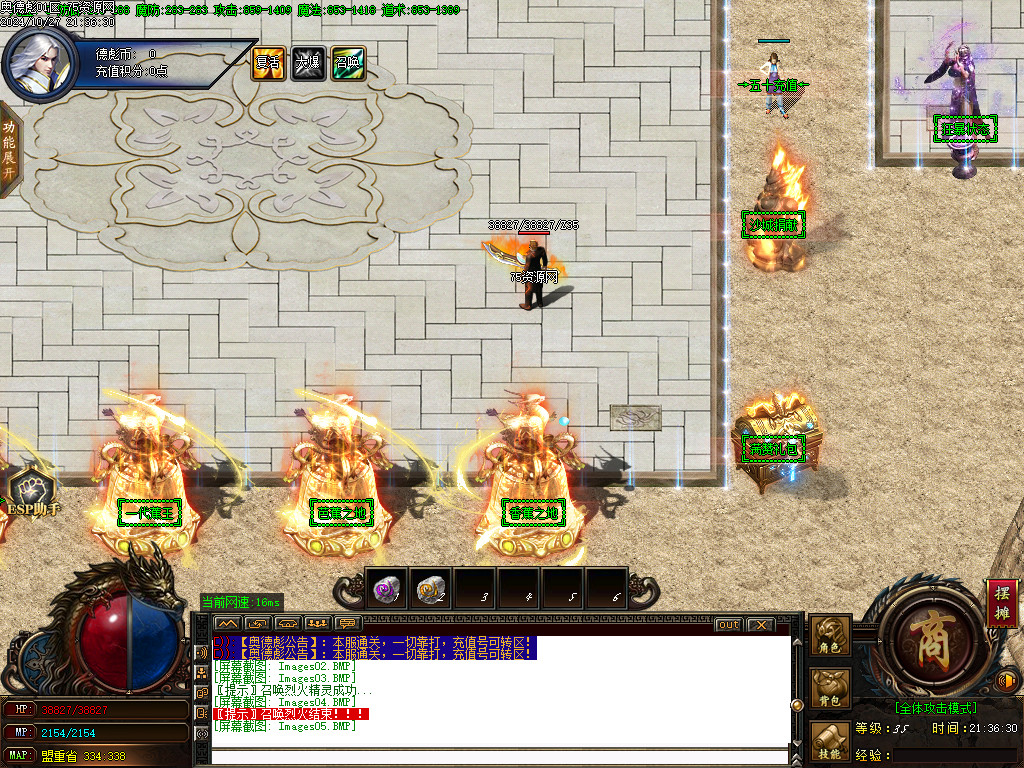Open the 技能 skills panel

pos(831,742)
